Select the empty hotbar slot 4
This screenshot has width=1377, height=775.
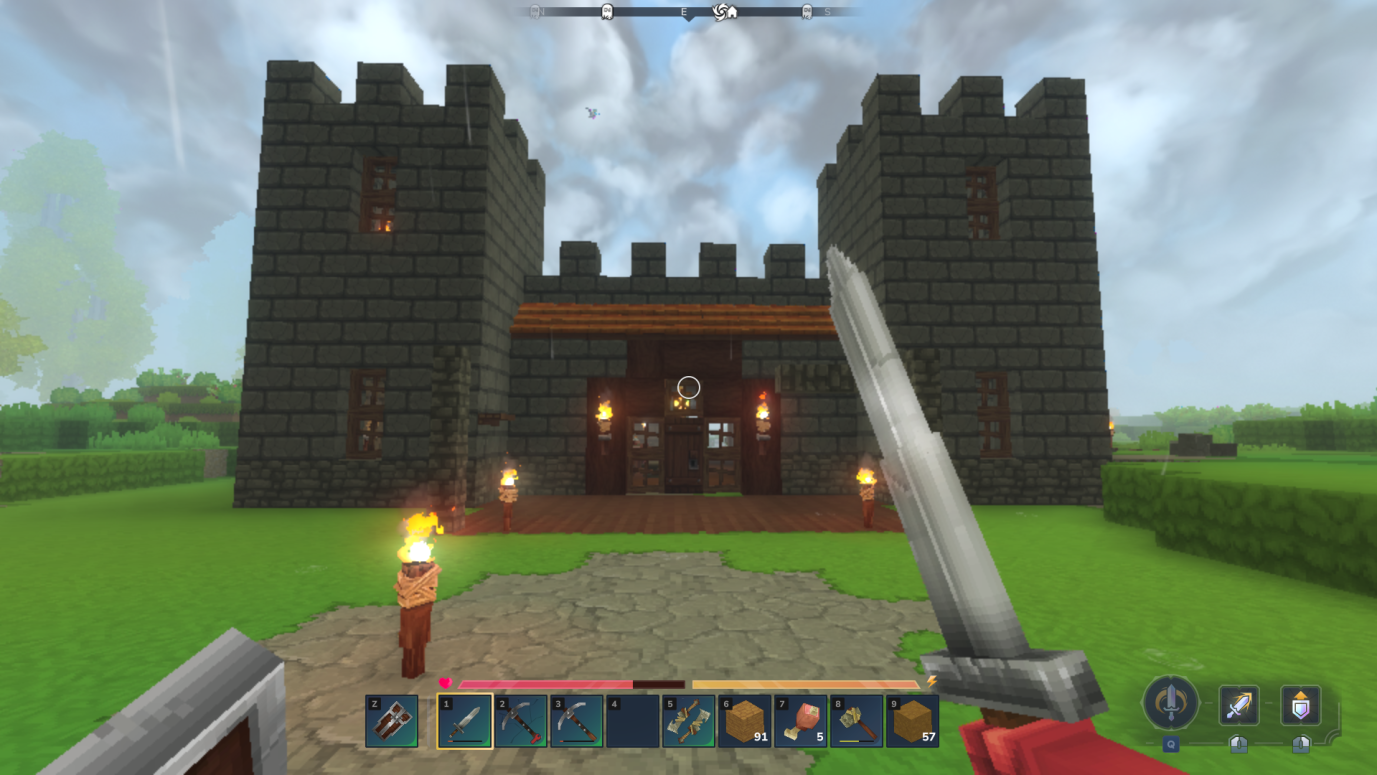coord(633,721)
